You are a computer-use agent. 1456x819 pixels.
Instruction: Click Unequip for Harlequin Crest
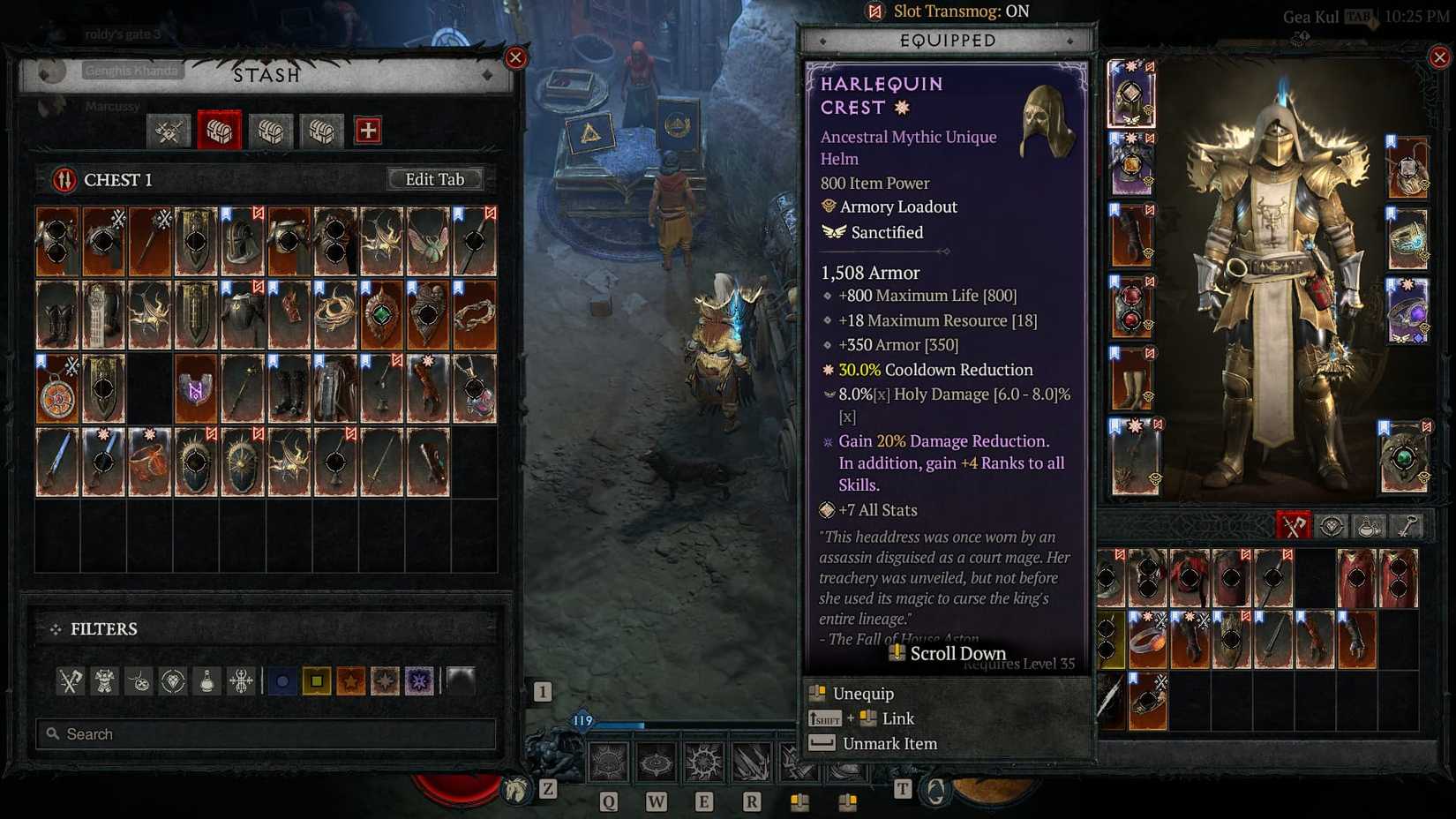[x=853, y=694]
